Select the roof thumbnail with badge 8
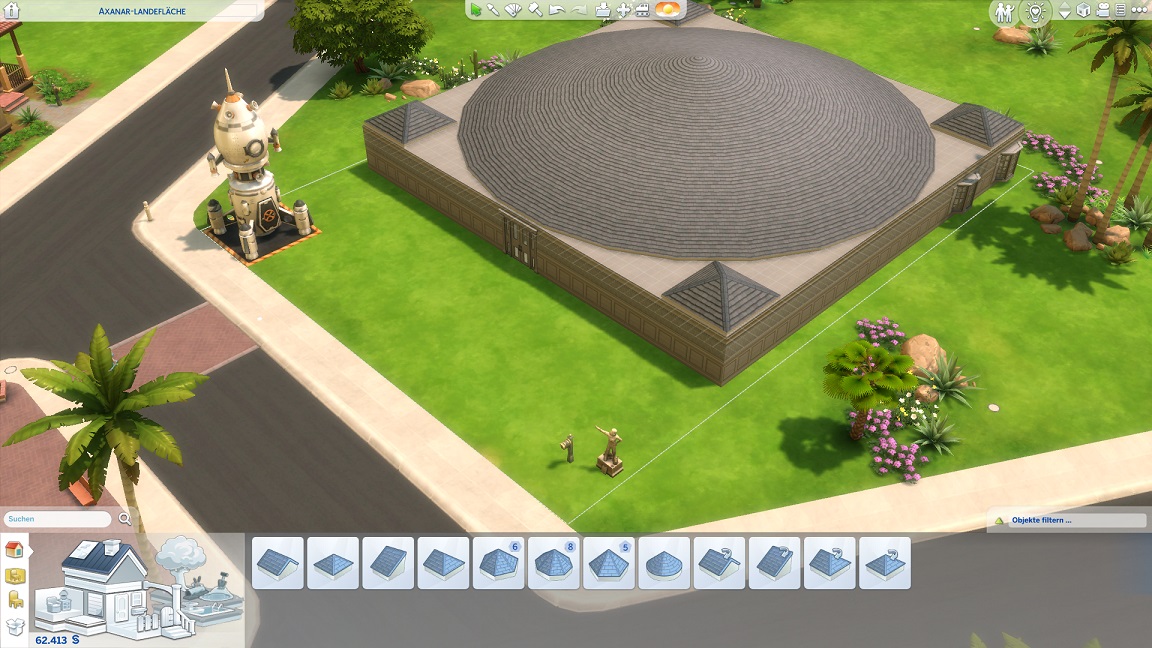 (554, 563)
